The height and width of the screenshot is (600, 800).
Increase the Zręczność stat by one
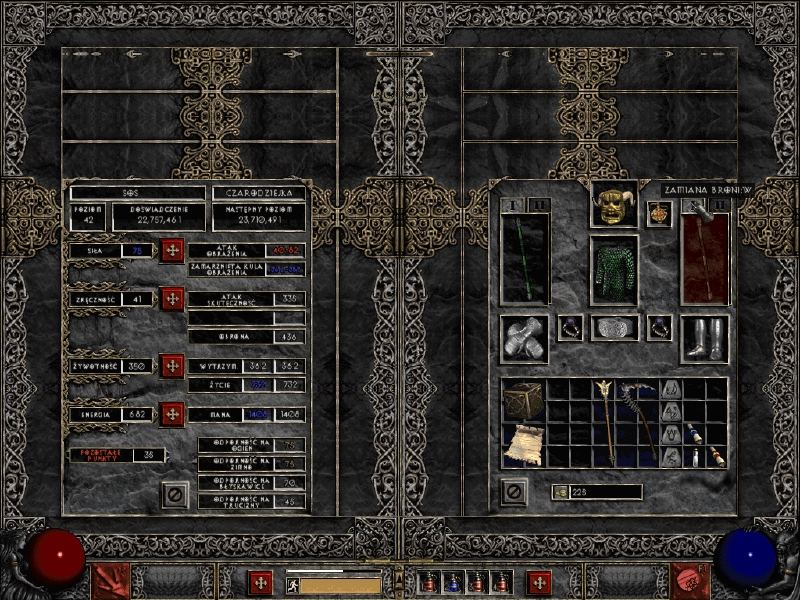172,298
